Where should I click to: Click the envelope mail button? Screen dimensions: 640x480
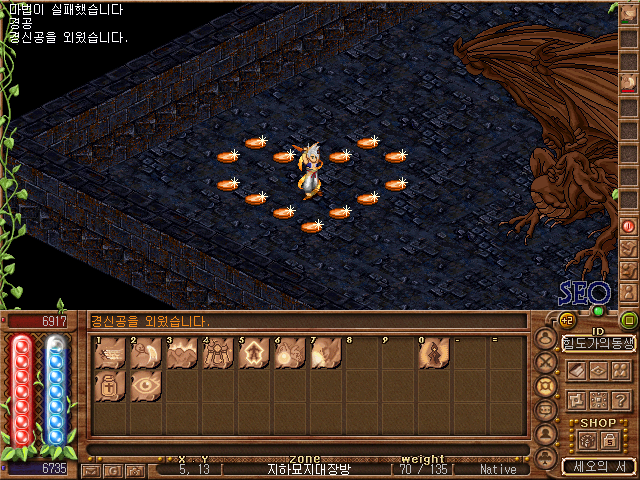[91, 469]
